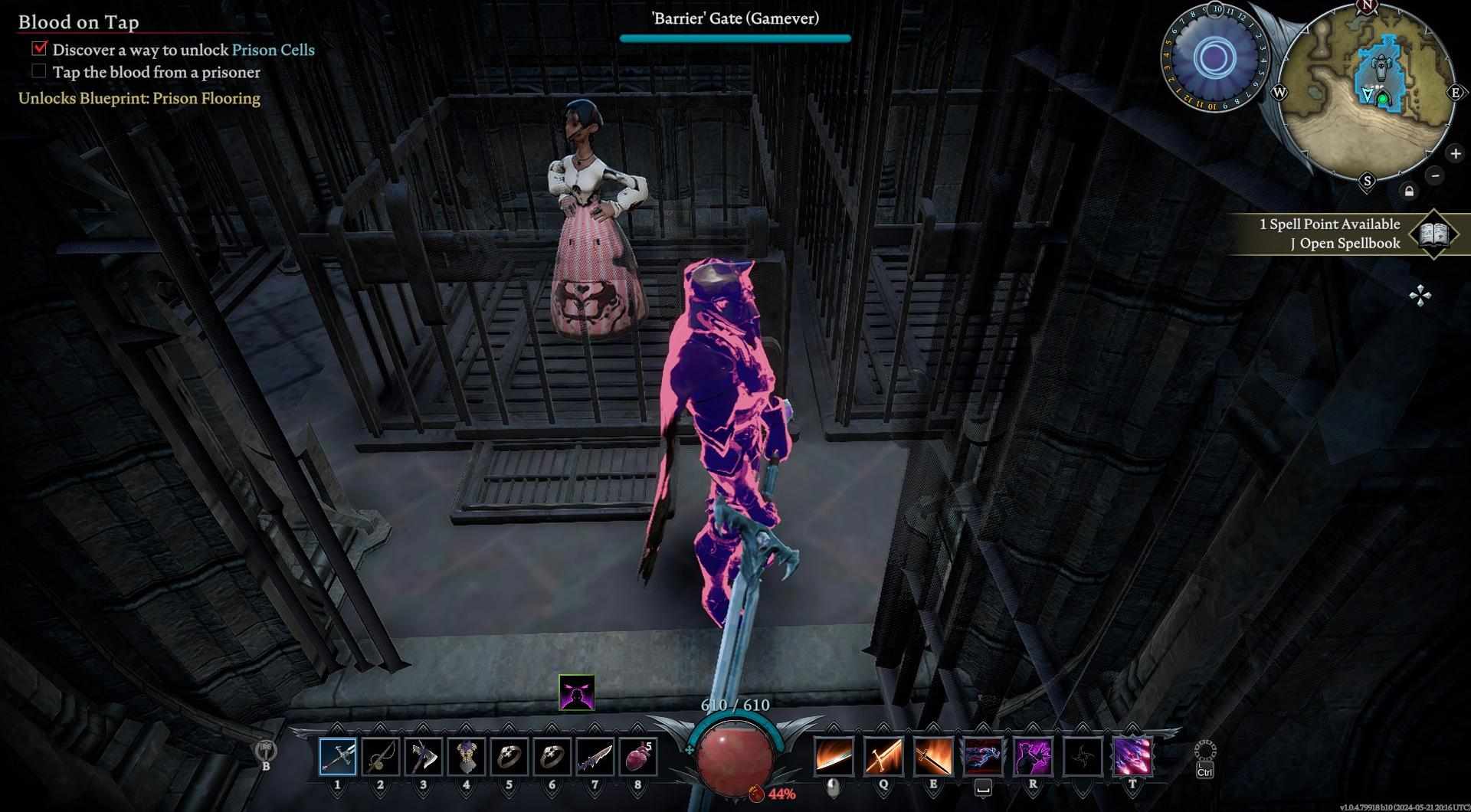Click the circular minimap
The image size is (1471, 812).
pos(1367,92)
